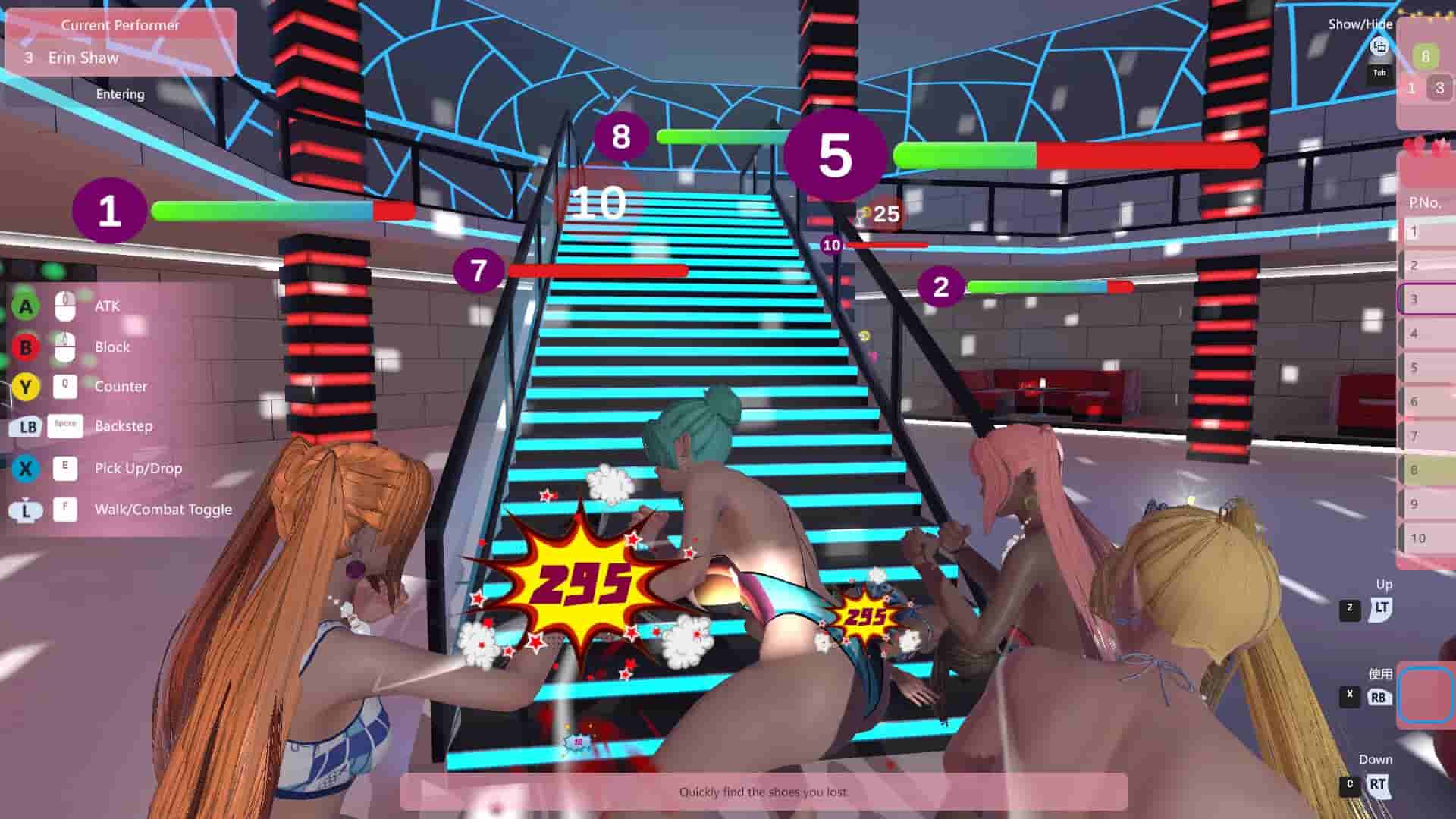The image size is (1456, 819).
Task: Select the Pick Up/Drop X icon
Action: [x=25, y=468]
